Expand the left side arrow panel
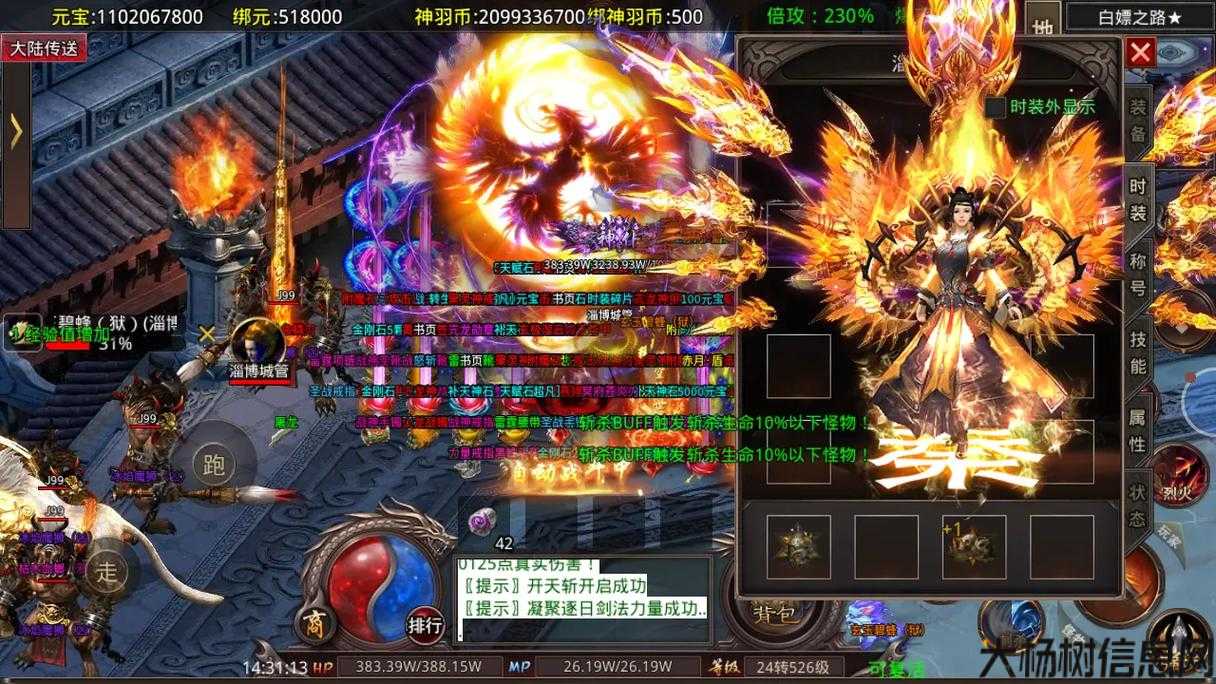 (x=15, y=132)
